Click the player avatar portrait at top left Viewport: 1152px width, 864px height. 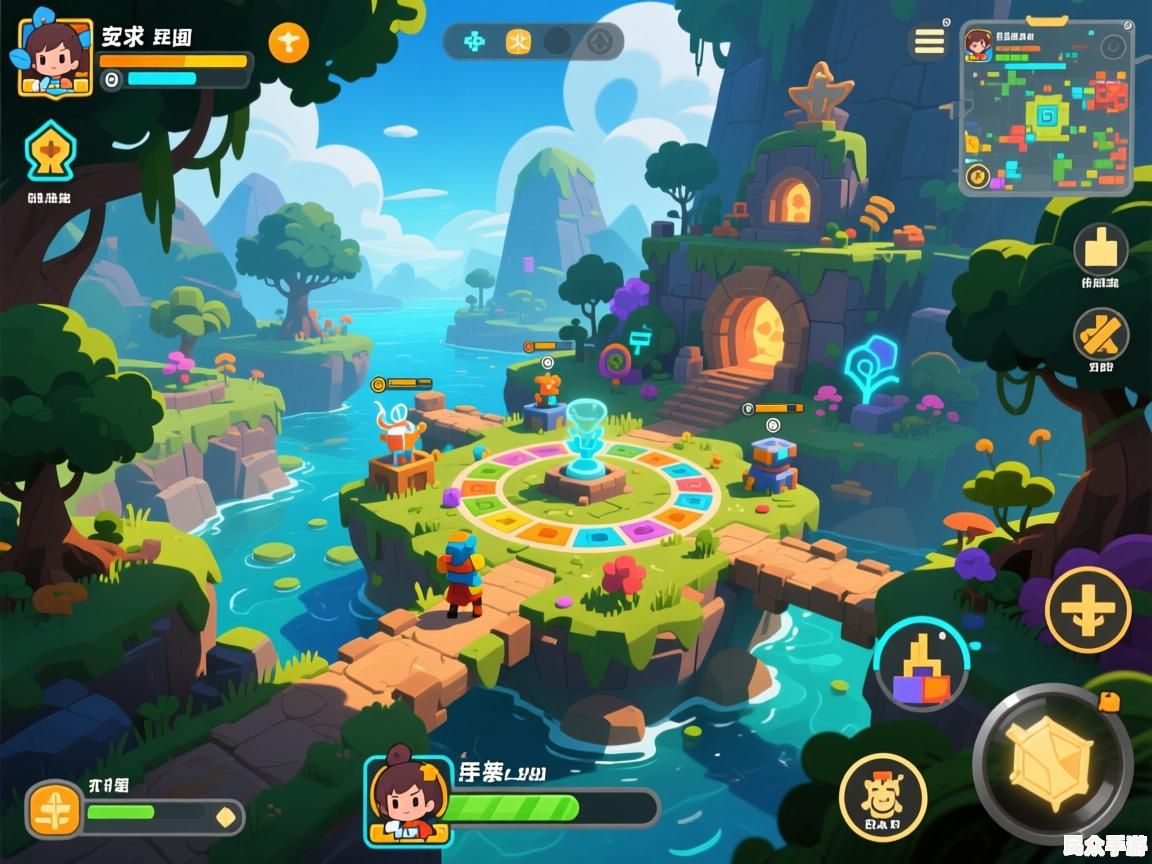54,56
